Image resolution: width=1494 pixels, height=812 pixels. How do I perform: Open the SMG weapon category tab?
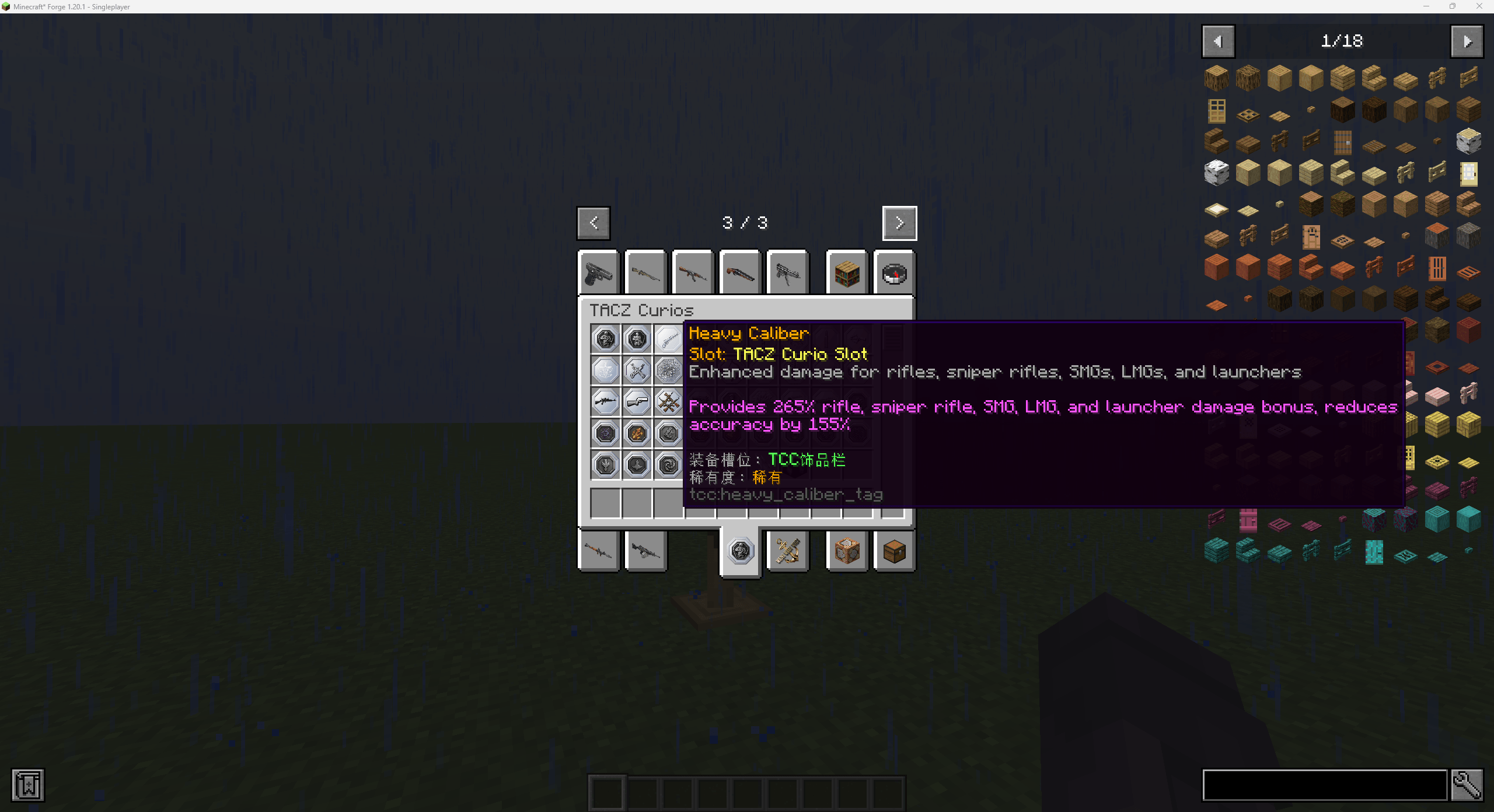(x=787, y=273)
